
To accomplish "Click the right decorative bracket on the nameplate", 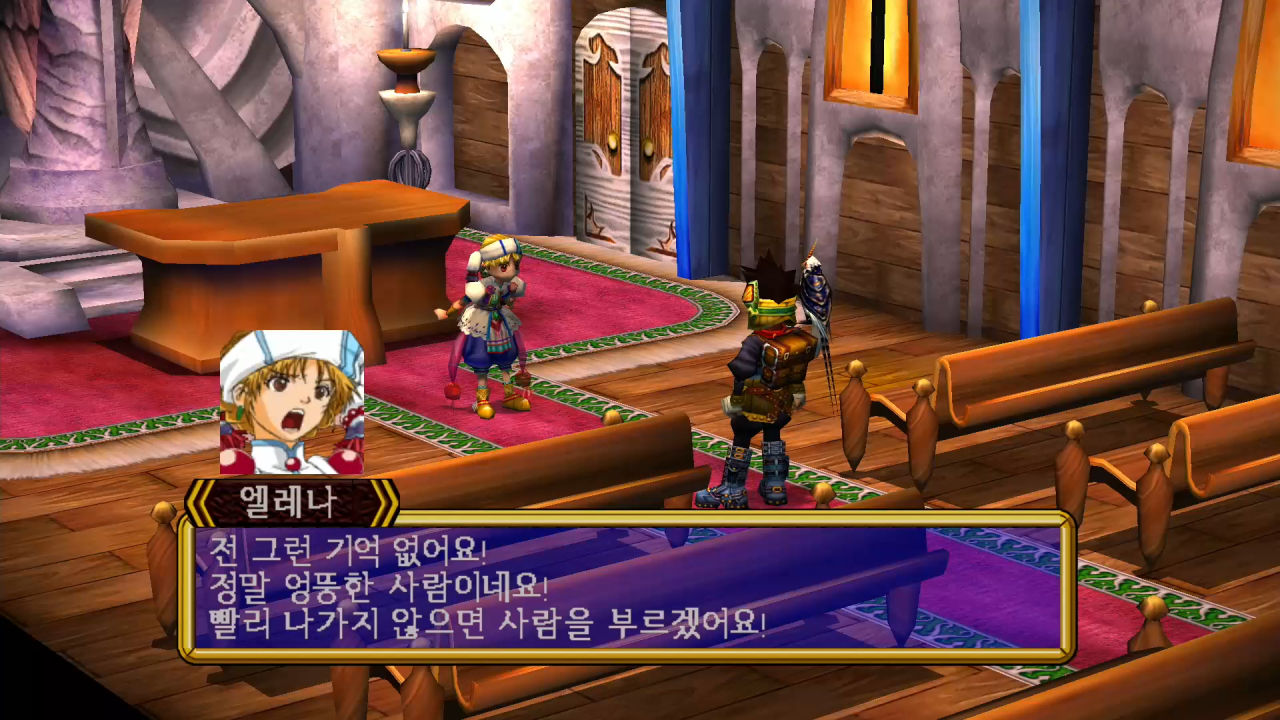I will pos(385,498).
